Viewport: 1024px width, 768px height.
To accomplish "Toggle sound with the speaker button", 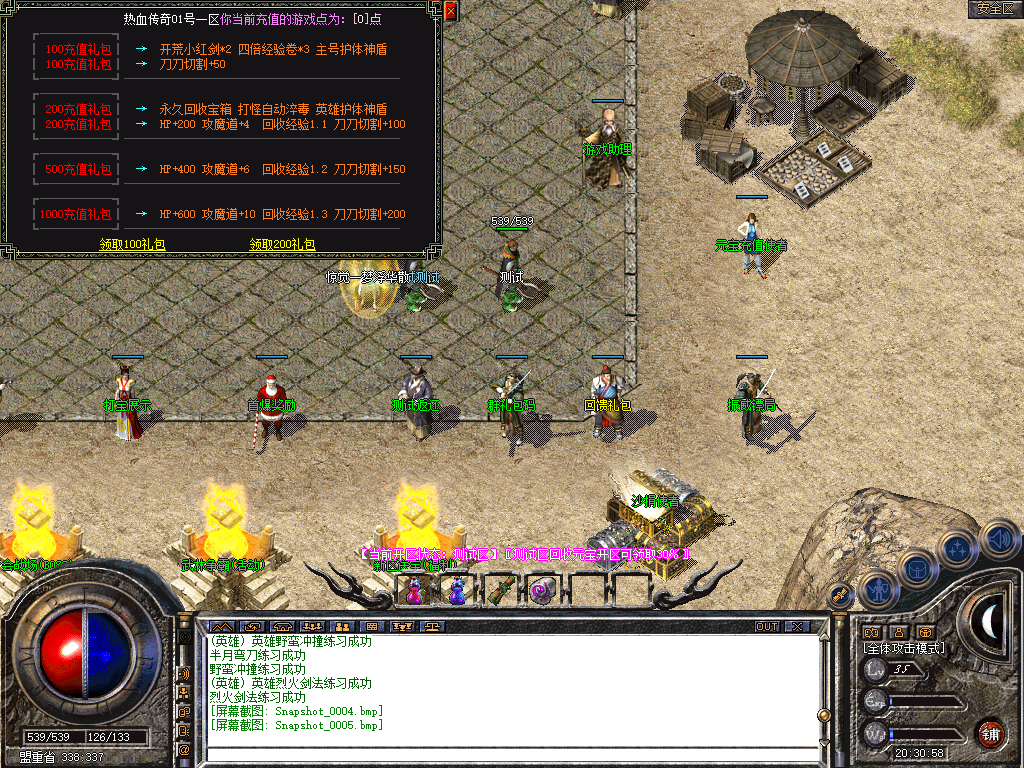I will pyautogui.click(x=998, y=540).
